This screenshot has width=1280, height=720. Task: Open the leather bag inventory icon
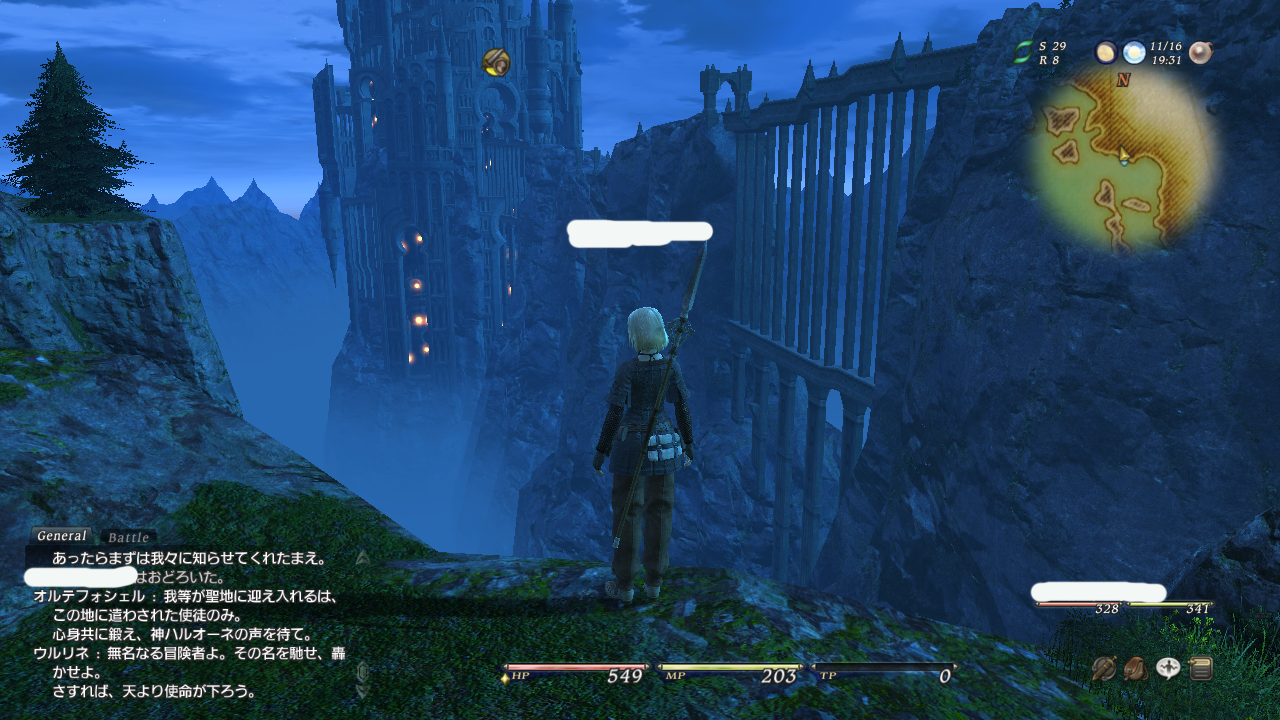1135,668
